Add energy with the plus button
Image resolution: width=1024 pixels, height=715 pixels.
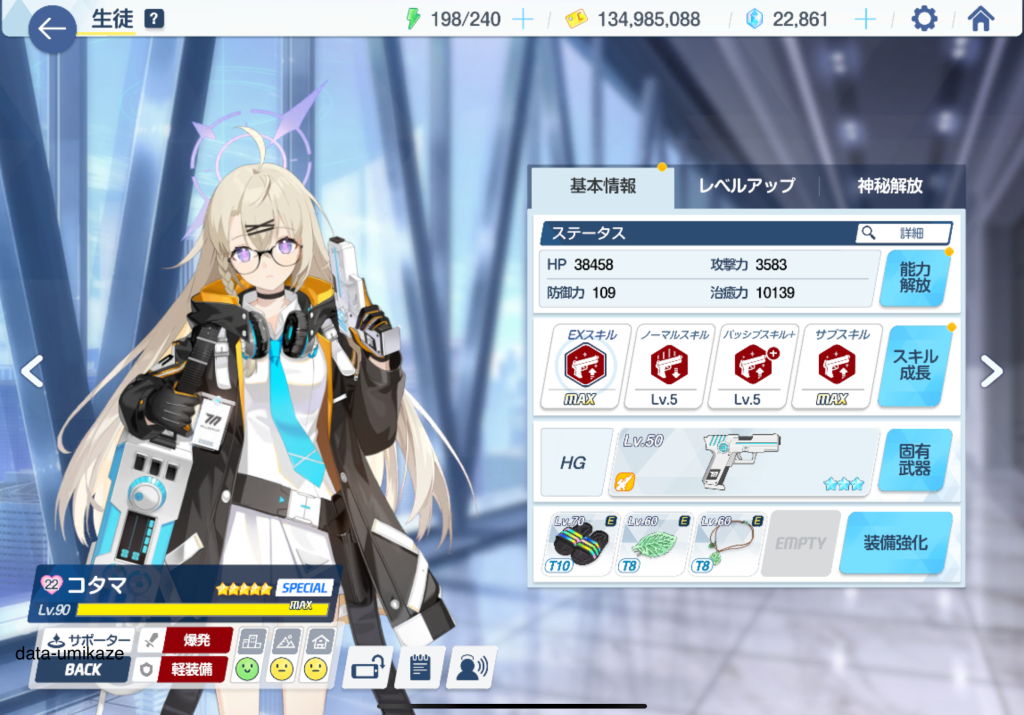tap(522, 20)
